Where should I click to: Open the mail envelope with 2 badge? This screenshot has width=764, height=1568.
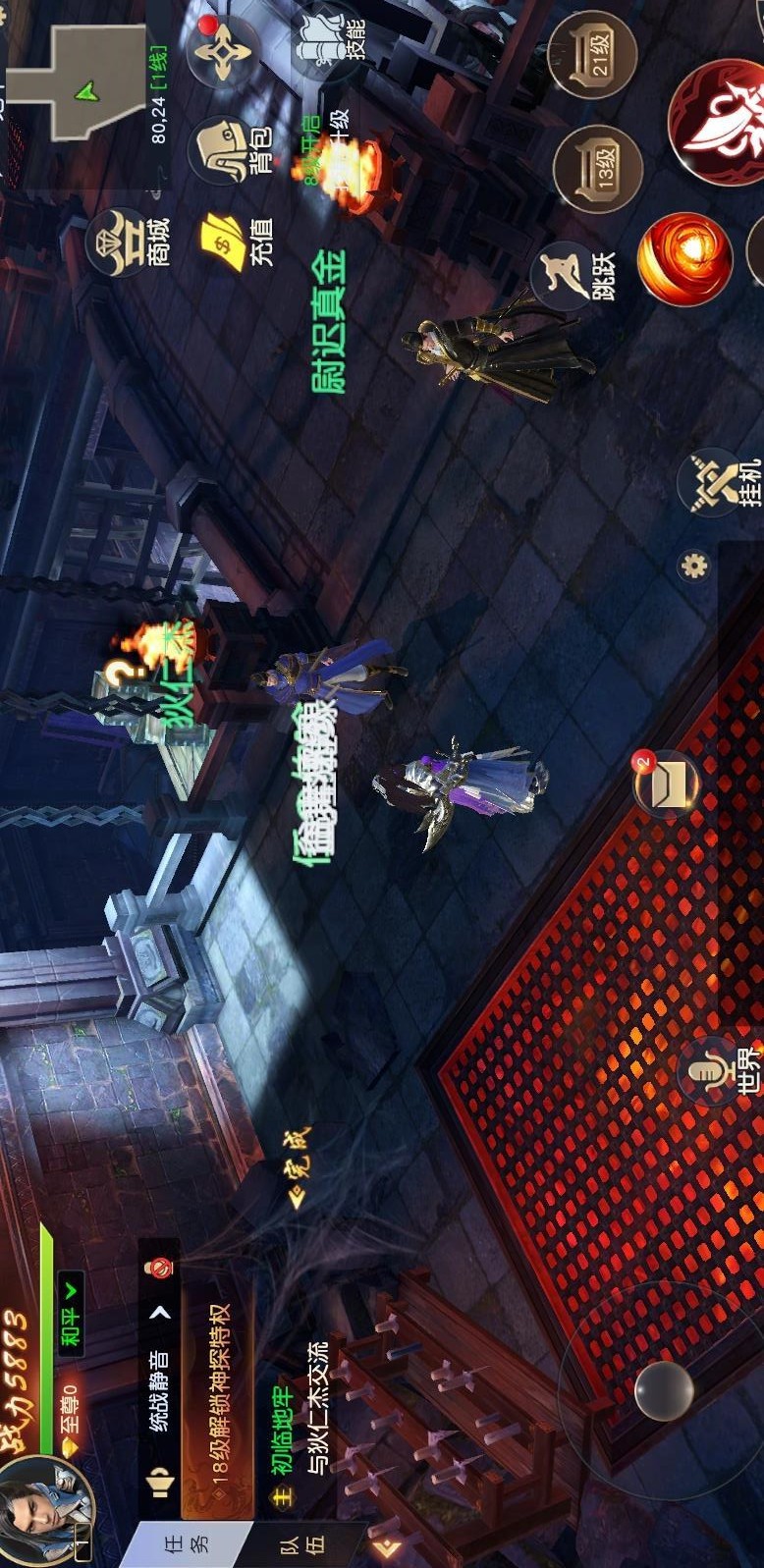pyautogui.click(x=667, y=784)
